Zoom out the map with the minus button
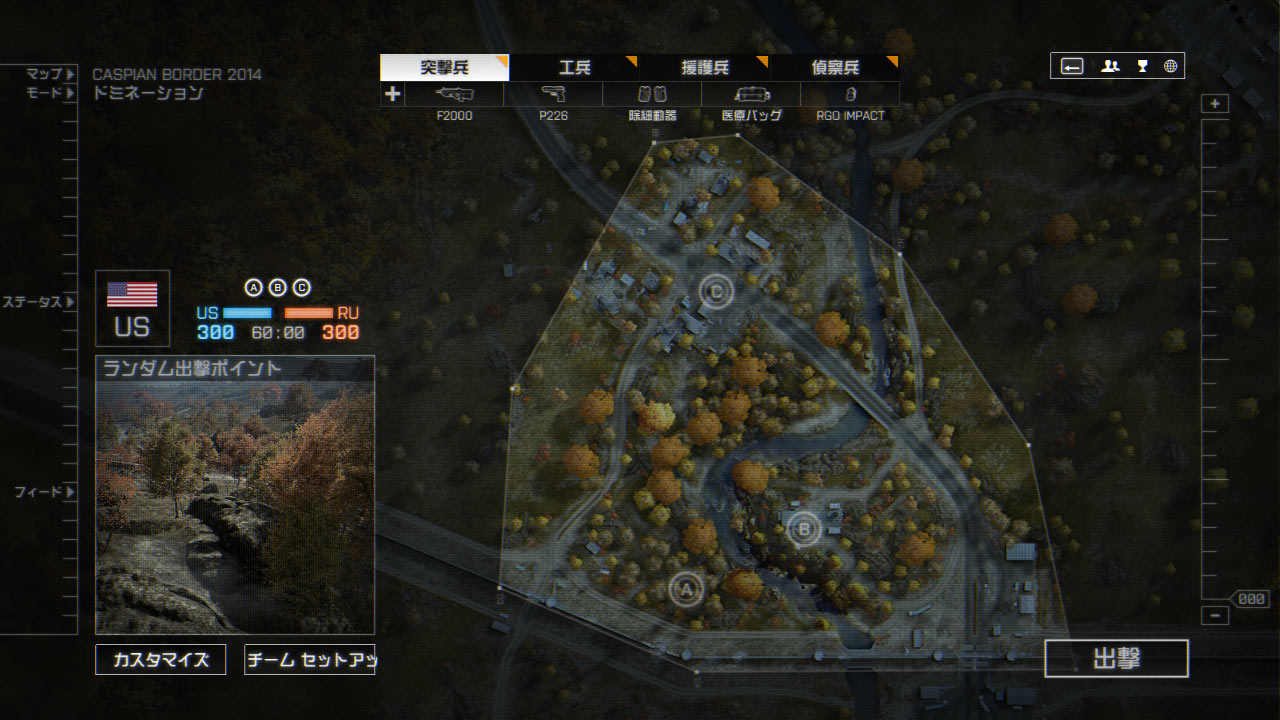The height and width of the screenshot is (720, 1280). [x=1215, y=616]
